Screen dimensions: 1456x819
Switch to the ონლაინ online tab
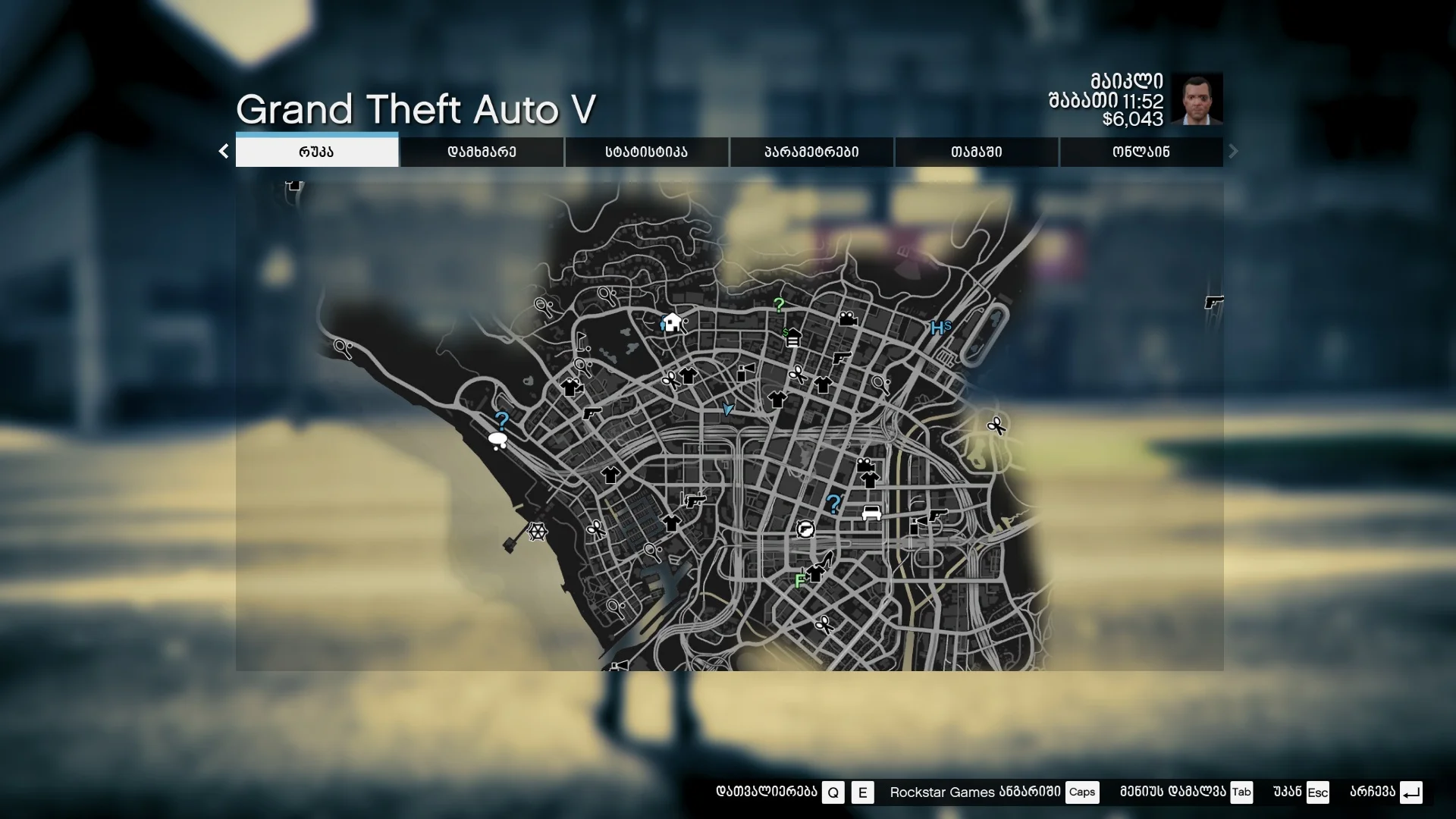[1141, 152]
